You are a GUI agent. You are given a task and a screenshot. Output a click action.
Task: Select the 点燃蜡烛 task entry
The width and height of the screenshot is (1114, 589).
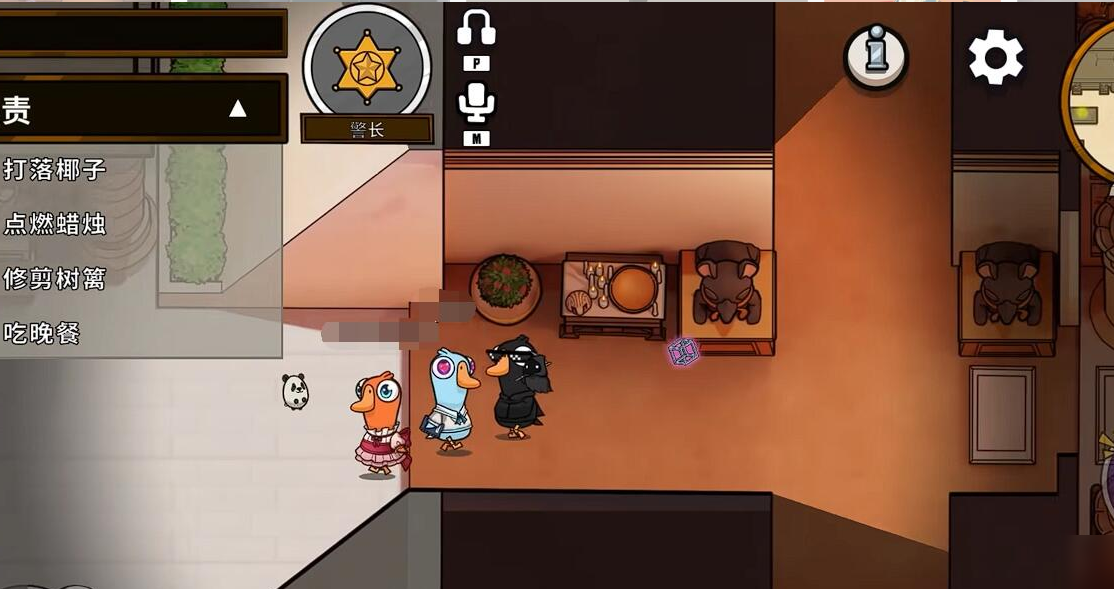(x=55, y=224)
